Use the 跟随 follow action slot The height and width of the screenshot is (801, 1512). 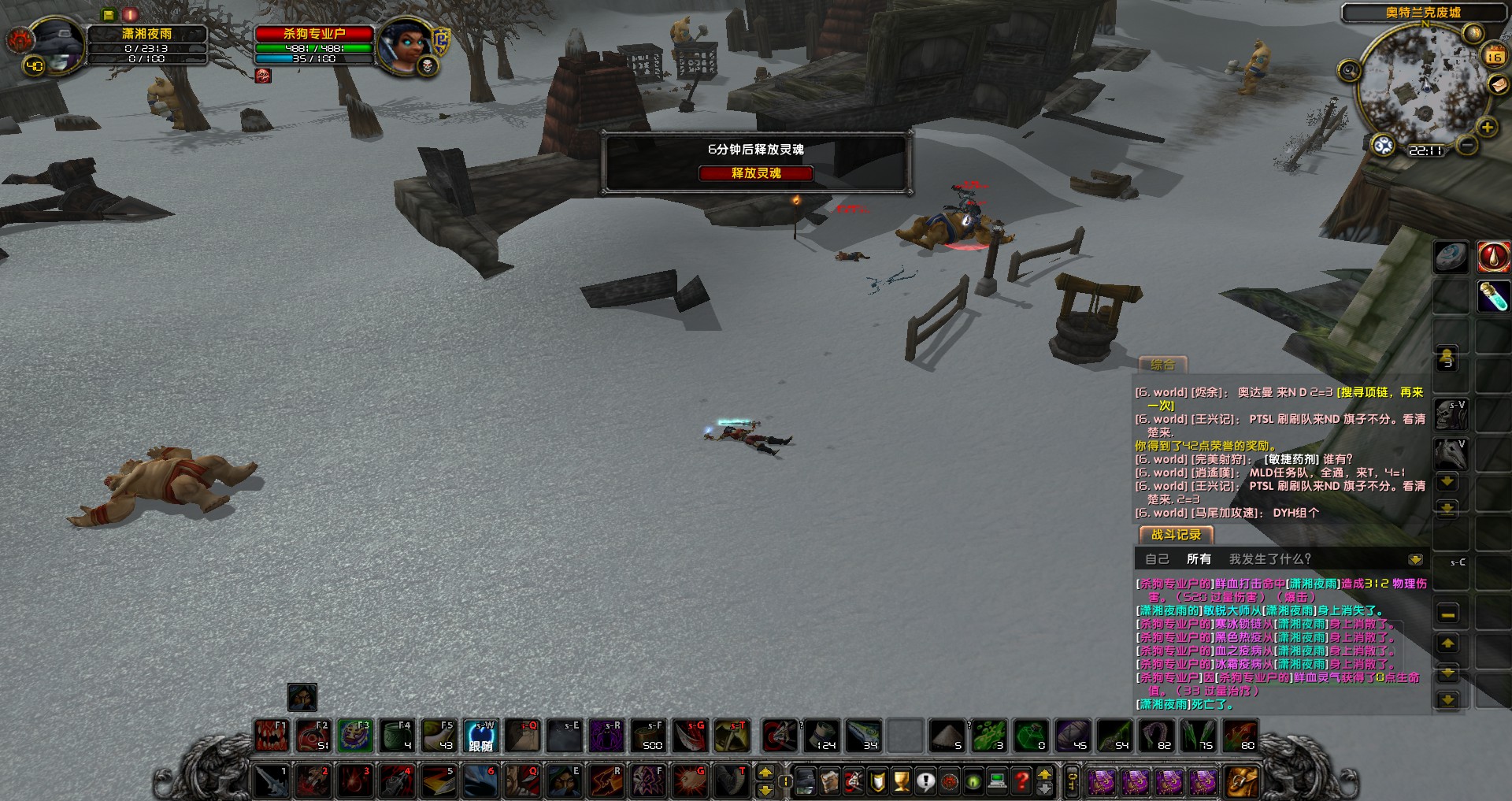coord(480,736)
